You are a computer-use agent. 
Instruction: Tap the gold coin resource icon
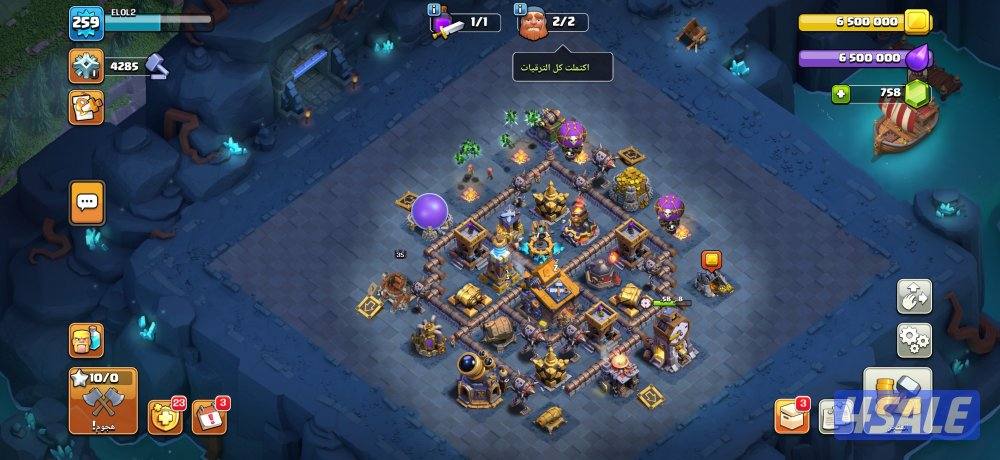(917, 22)
